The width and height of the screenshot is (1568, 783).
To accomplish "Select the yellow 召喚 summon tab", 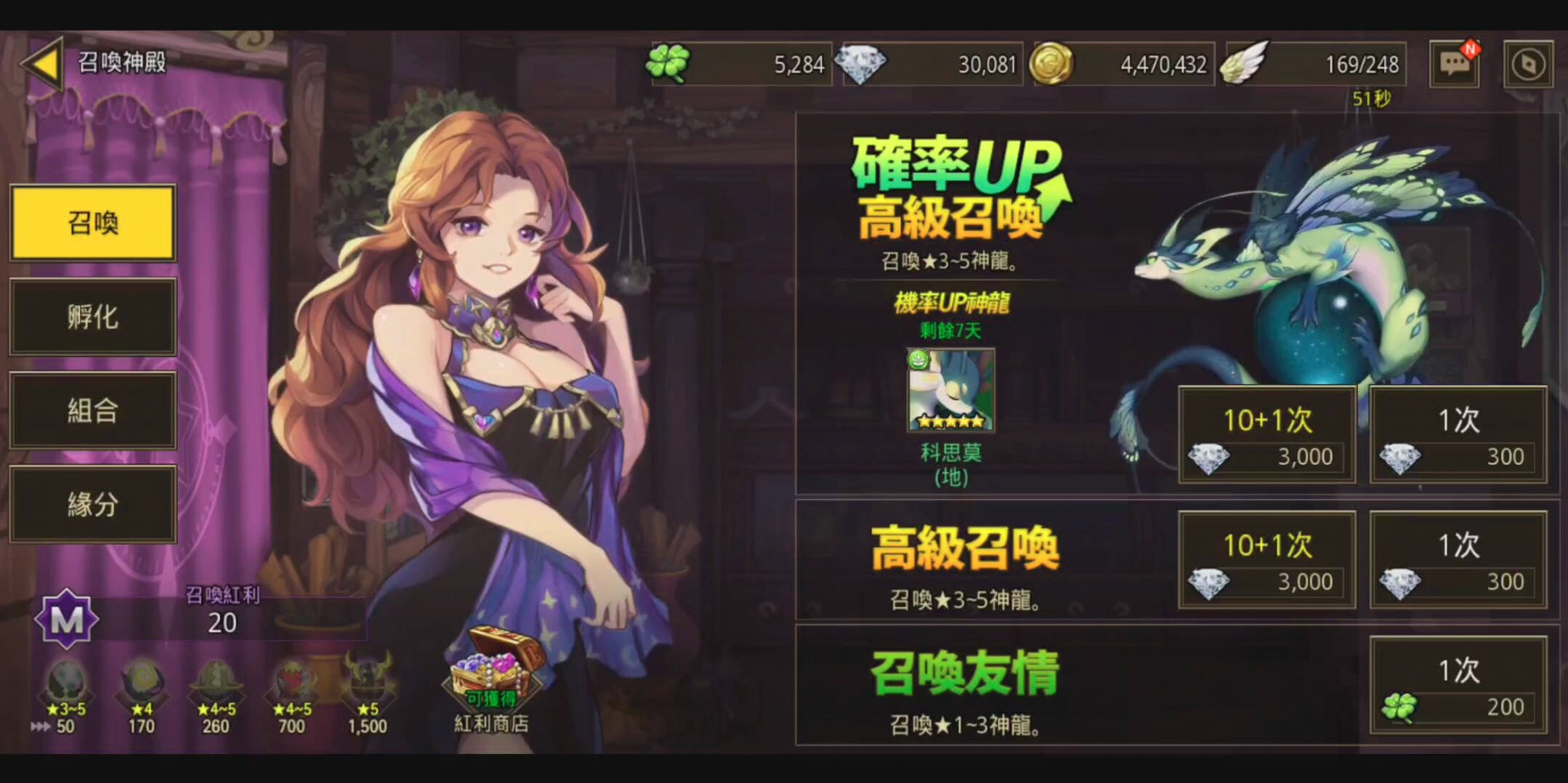I will click(x=92, y=223).
